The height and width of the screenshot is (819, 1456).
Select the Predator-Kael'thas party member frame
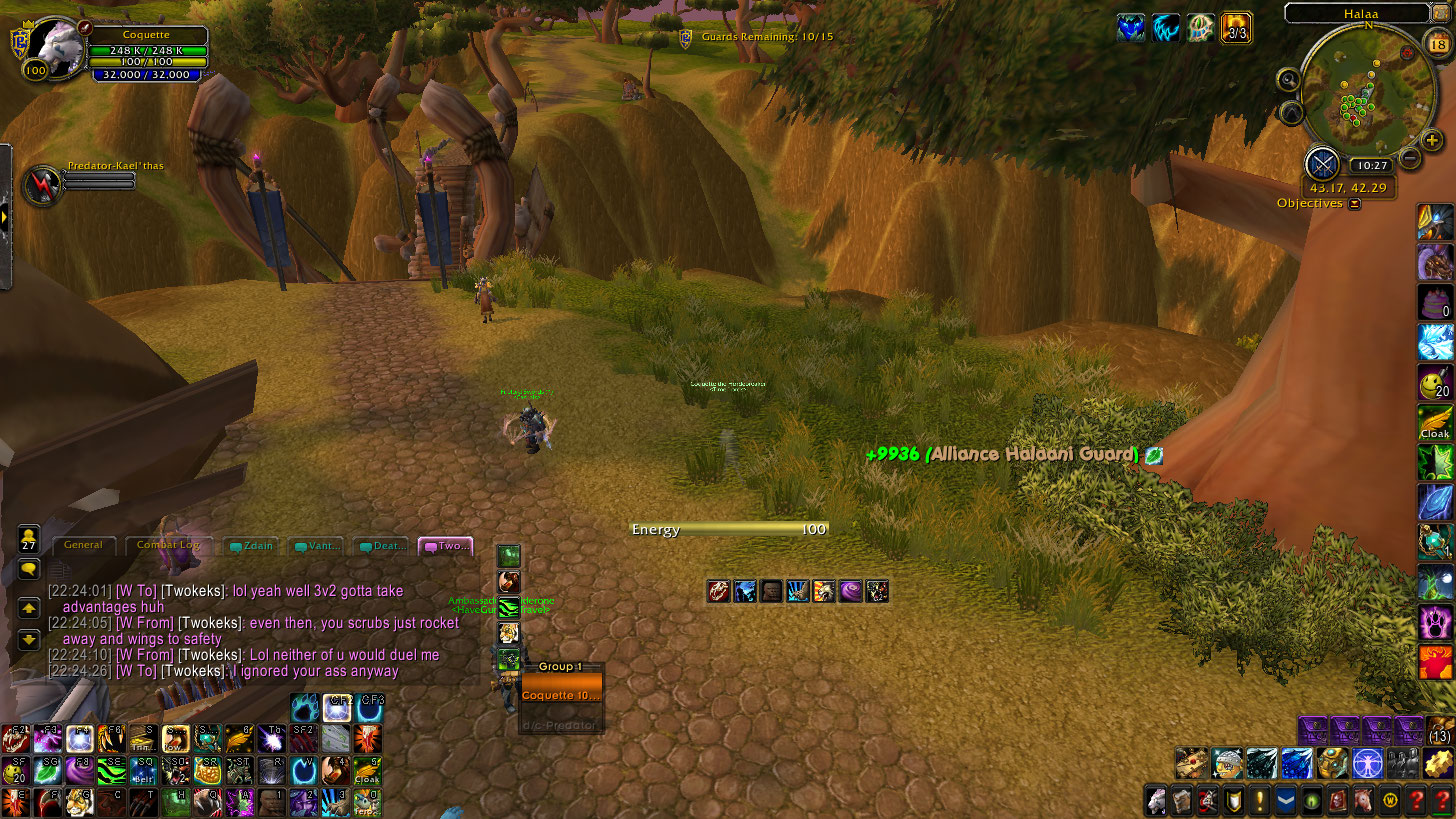[x=43, y=185]
